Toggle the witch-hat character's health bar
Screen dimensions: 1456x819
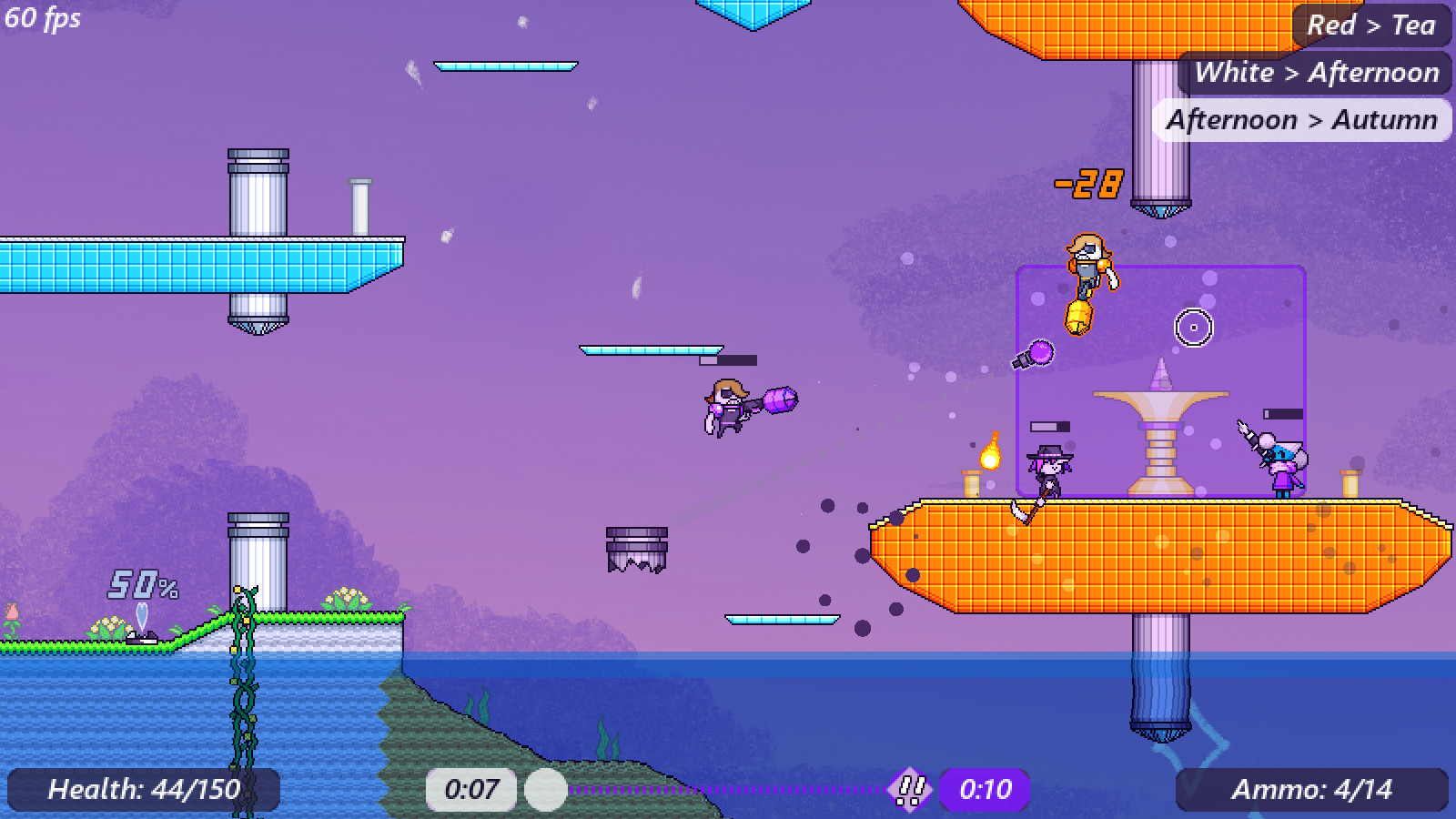(x=1048, y=424)
